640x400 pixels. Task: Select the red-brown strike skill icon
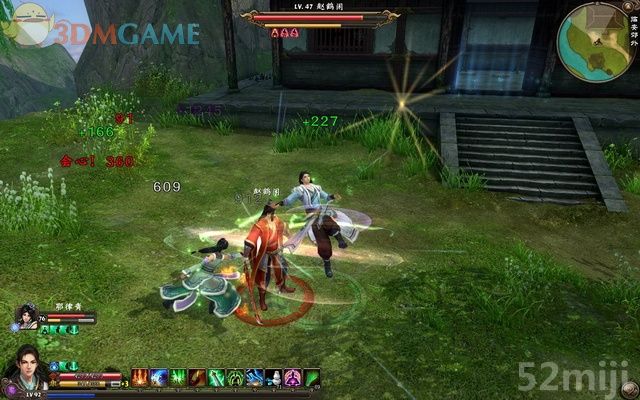tap(197, 377)
